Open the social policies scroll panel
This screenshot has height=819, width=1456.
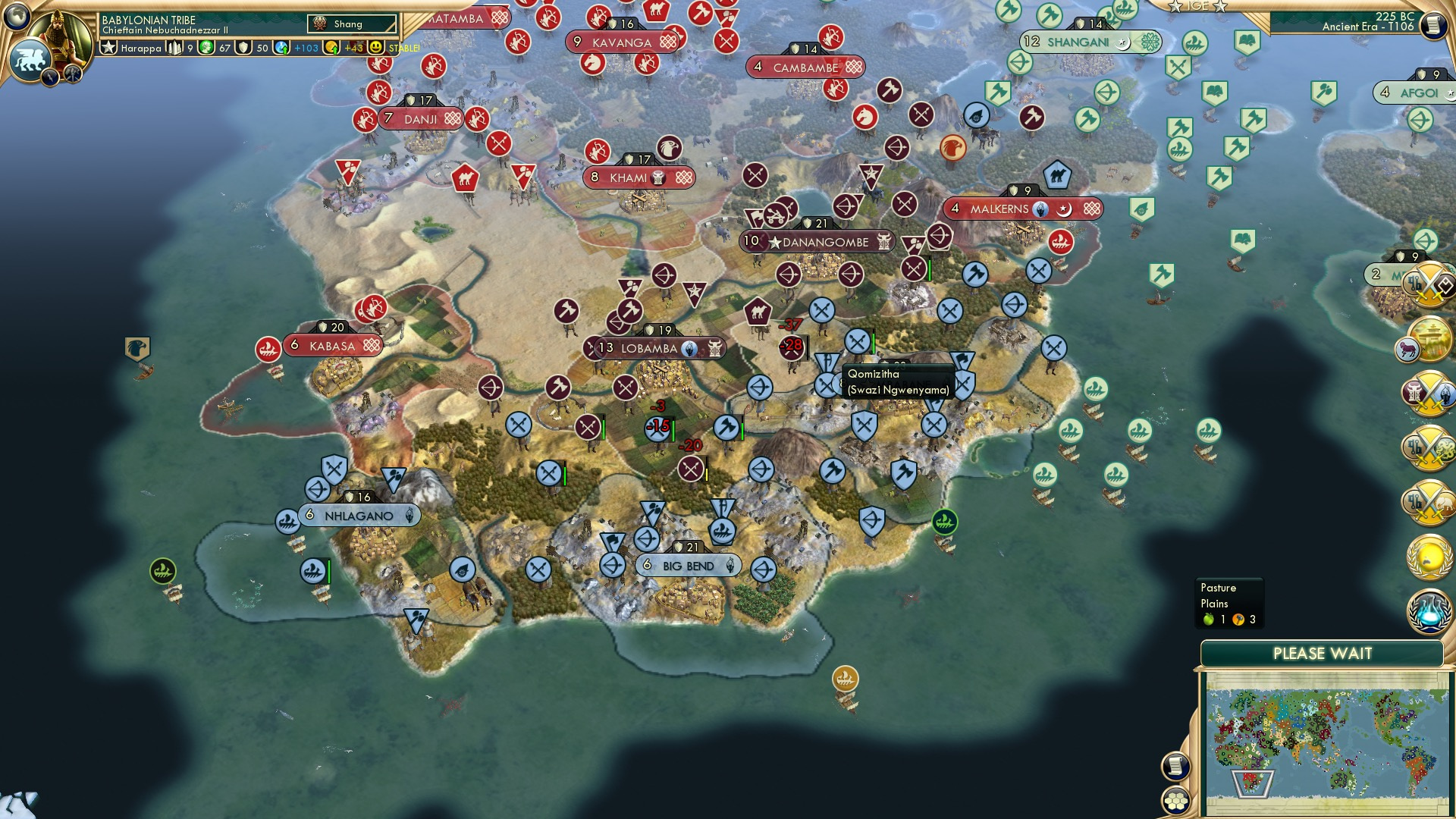(x=1175, y=766)
